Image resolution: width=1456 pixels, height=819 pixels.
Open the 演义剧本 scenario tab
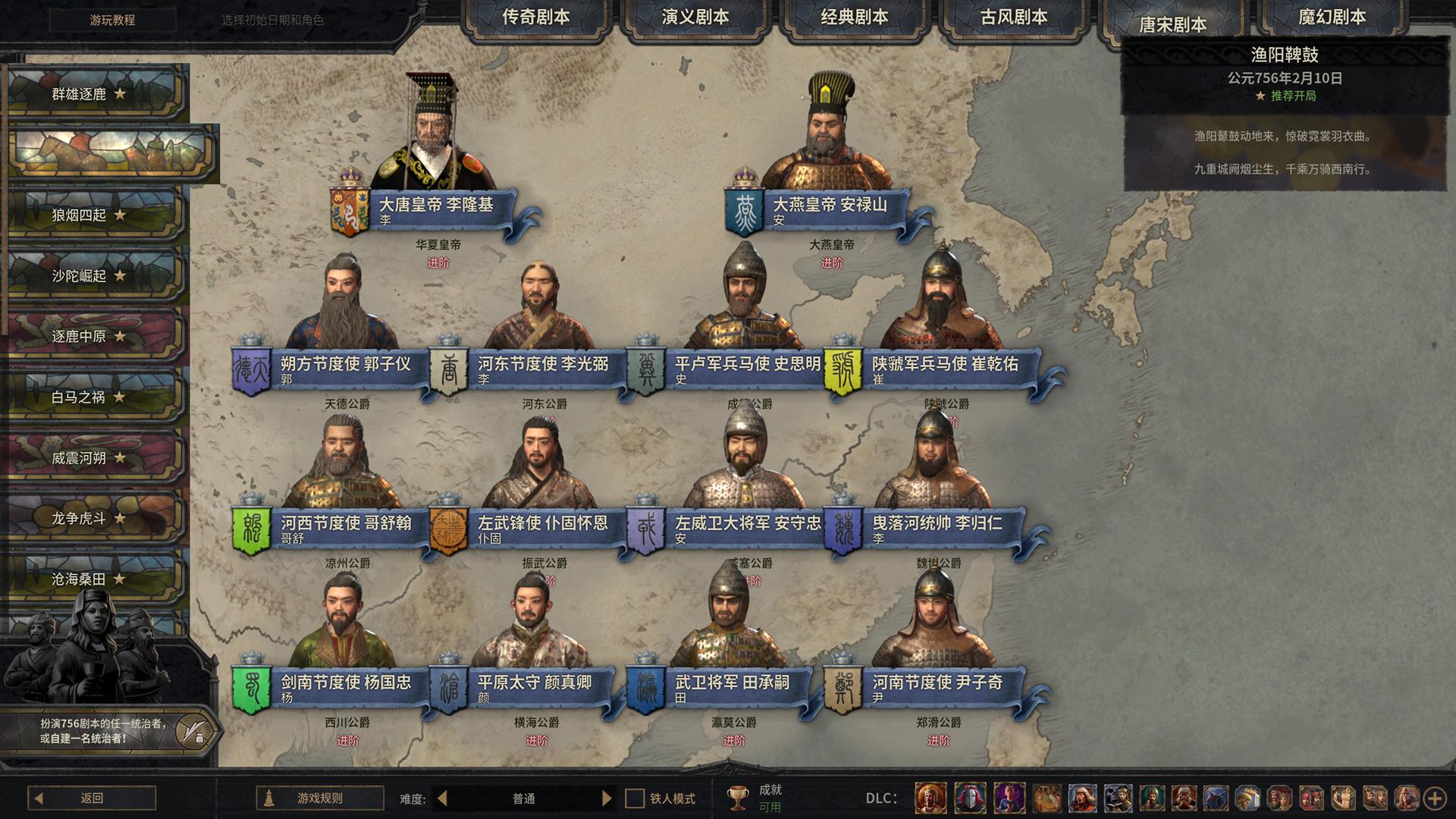[695, 17]
